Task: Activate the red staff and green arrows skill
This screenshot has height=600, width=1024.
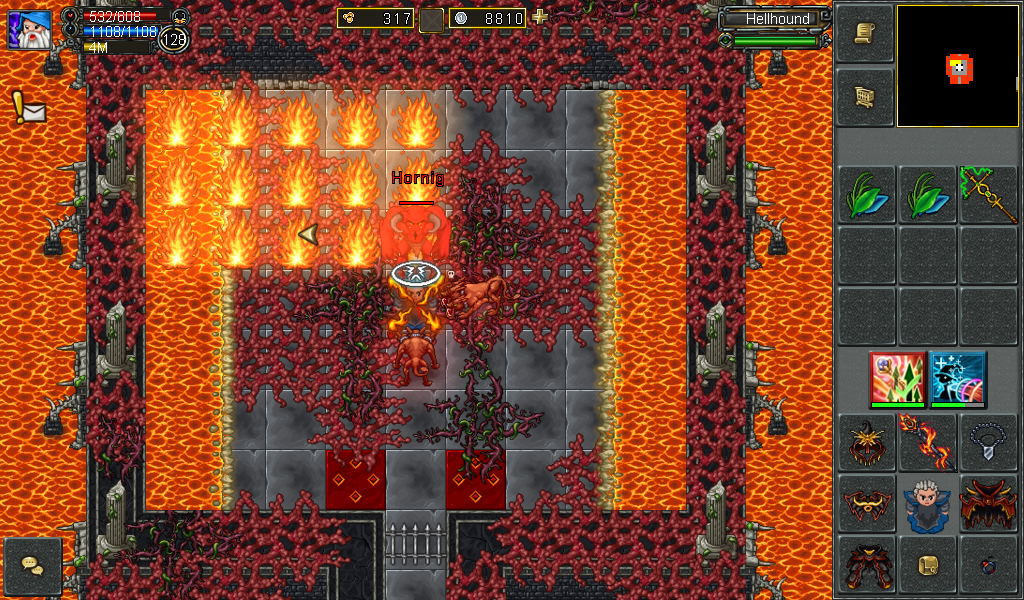Action: 897,378
